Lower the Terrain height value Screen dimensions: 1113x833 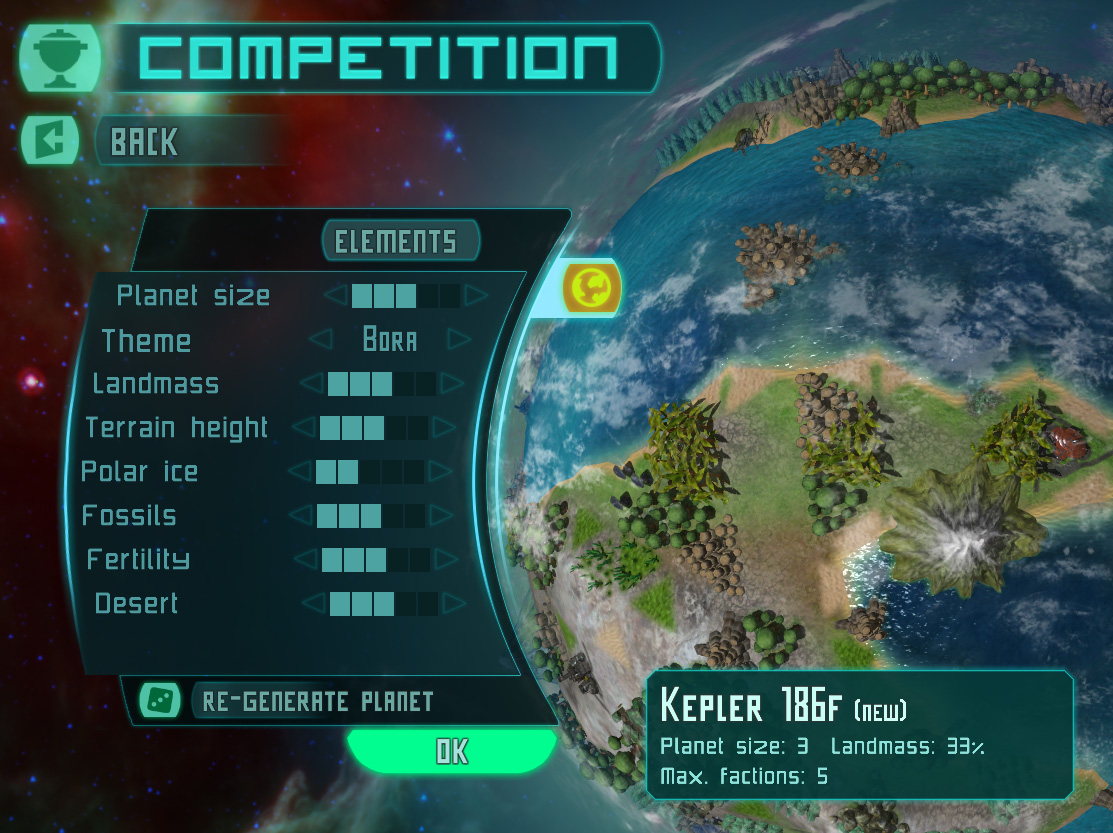305,428
